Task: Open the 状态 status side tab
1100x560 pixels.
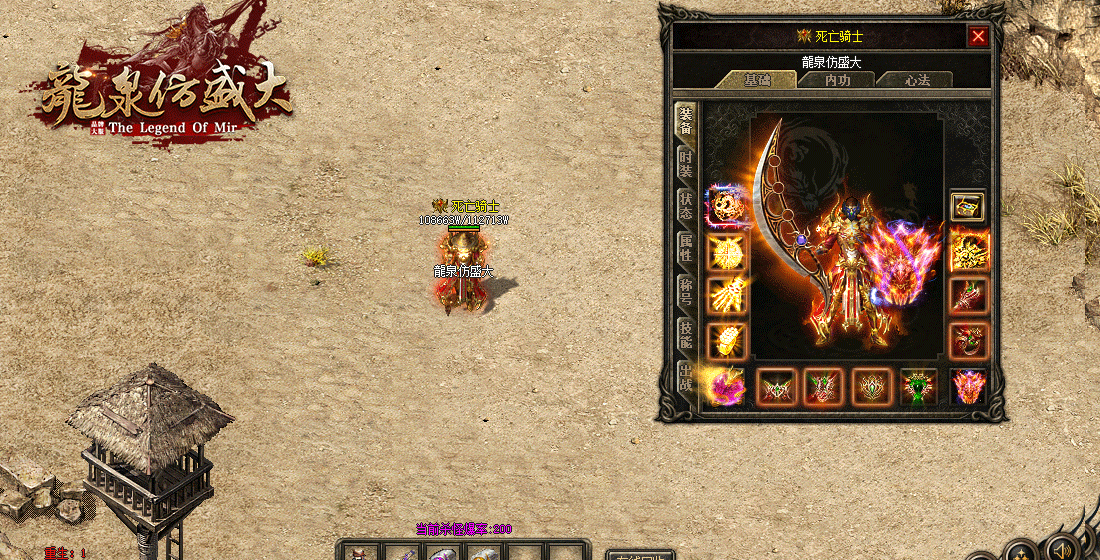Action: (x=686, y=207)
